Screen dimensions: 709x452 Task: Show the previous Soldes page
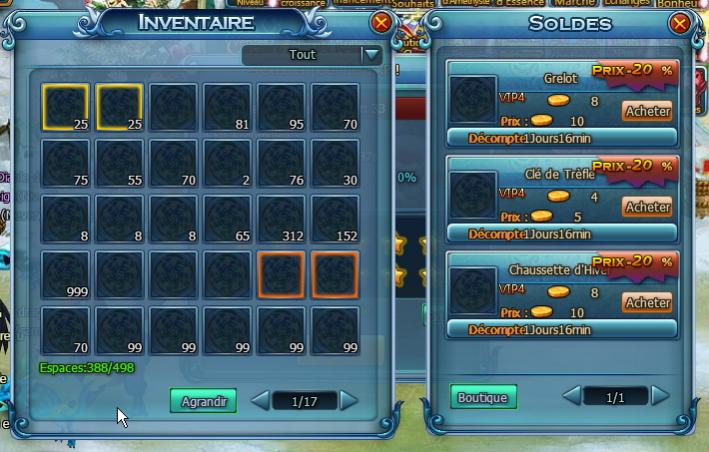pyautogui.click(x=572, y=396)
